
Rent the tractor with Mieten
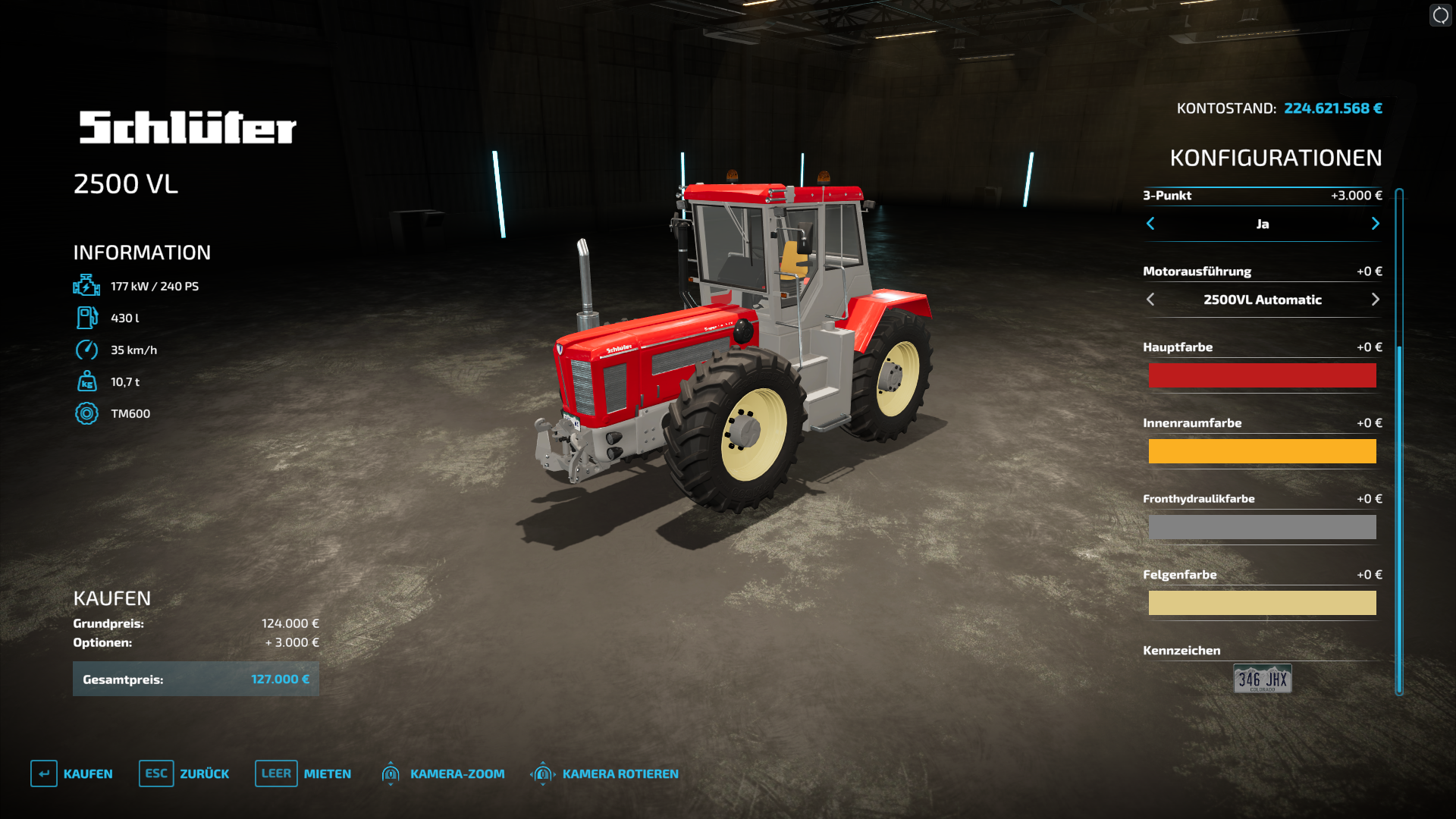[x=303, y=773]
